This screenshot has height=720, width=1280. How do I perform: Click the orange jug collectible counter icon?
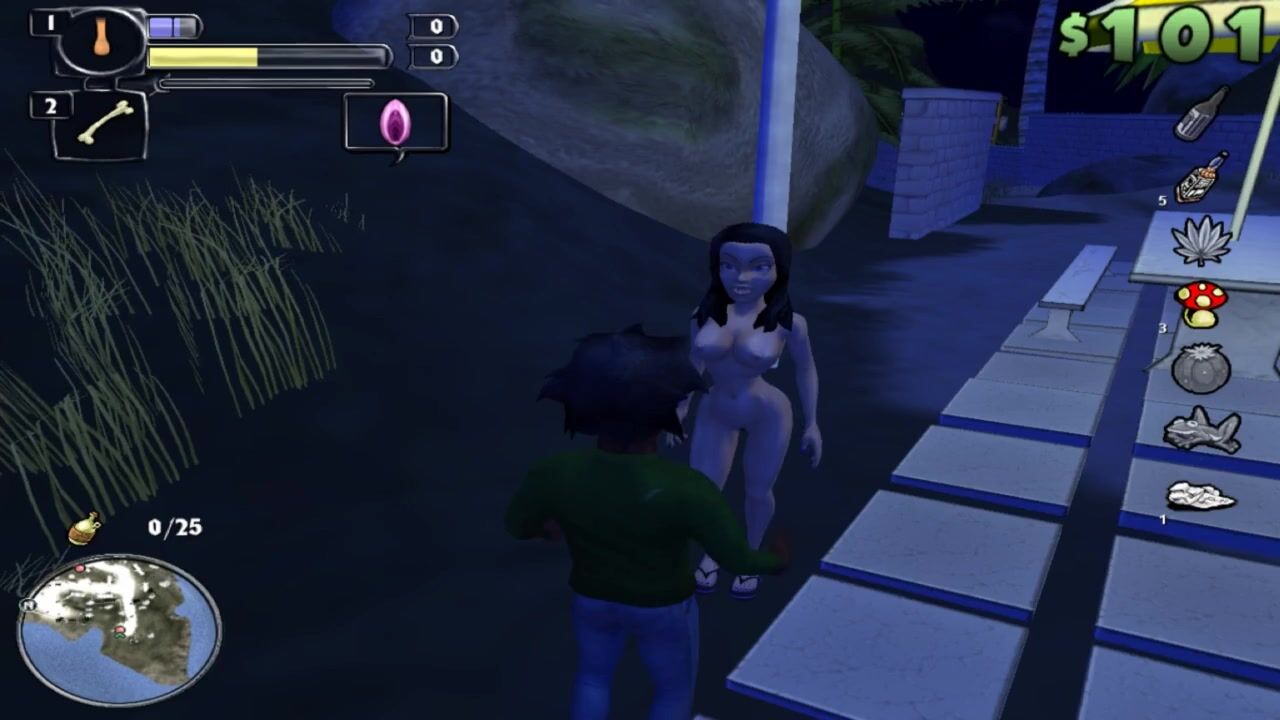[85, 528]
